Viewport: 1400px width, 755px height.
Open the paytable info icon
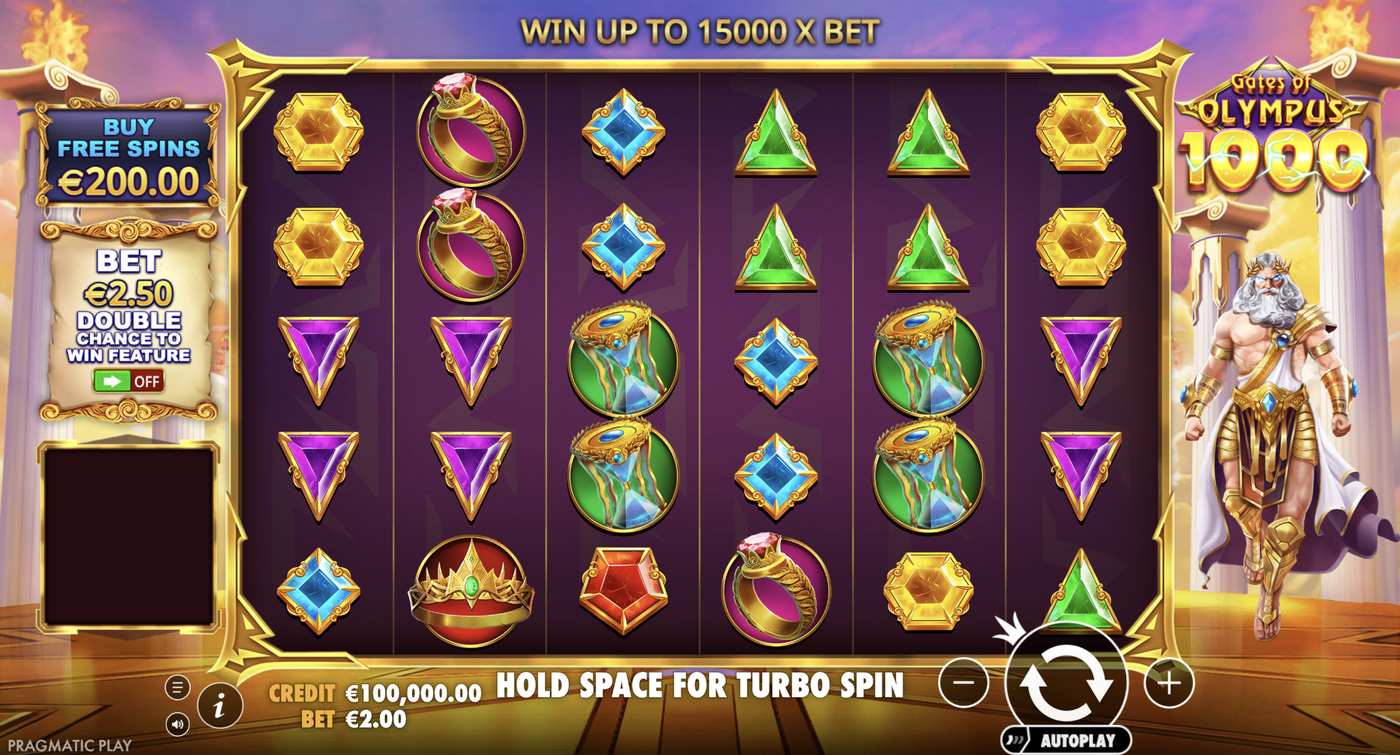point(219,703)
